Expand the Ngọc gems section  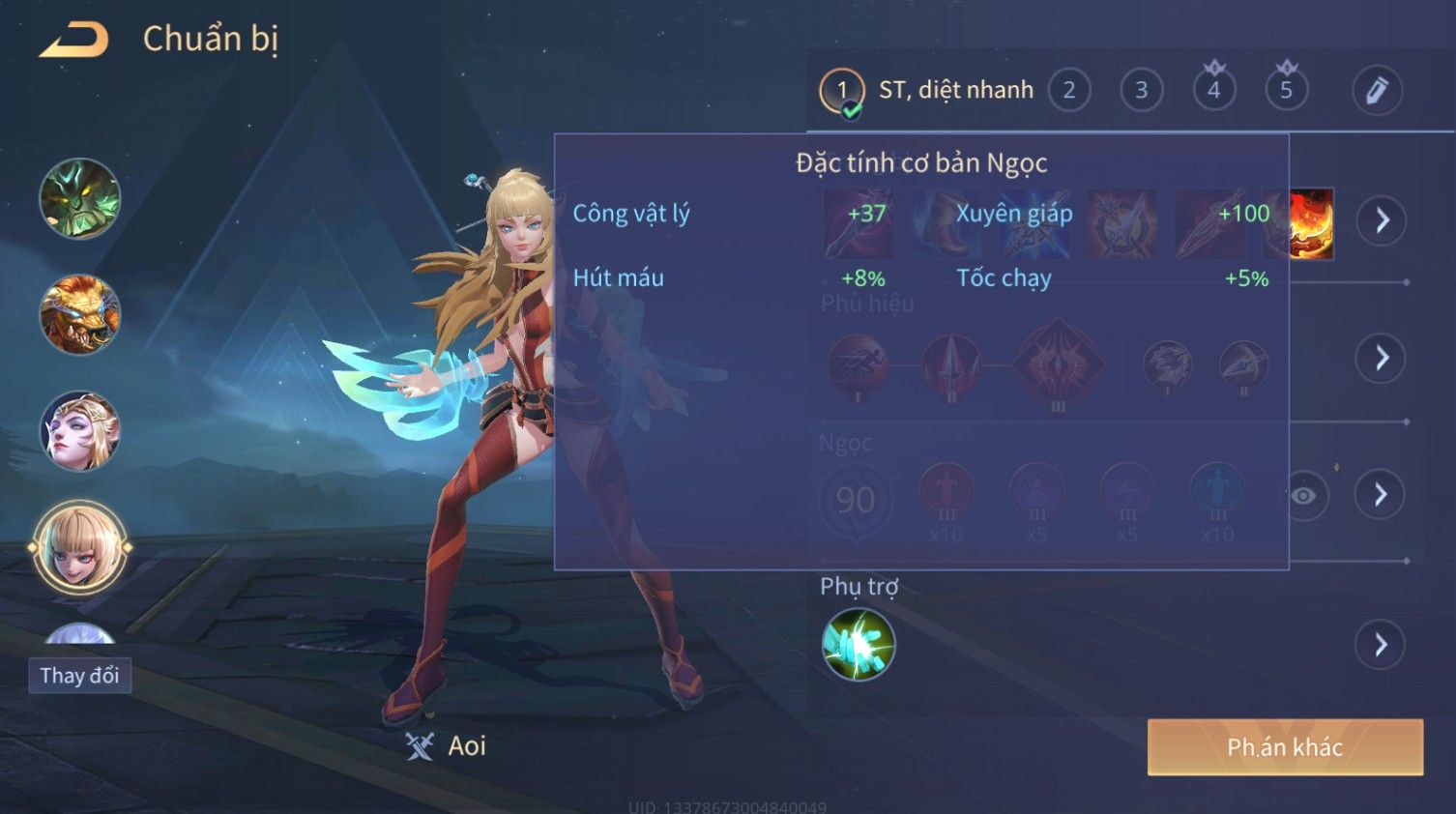coord(1382,495)
